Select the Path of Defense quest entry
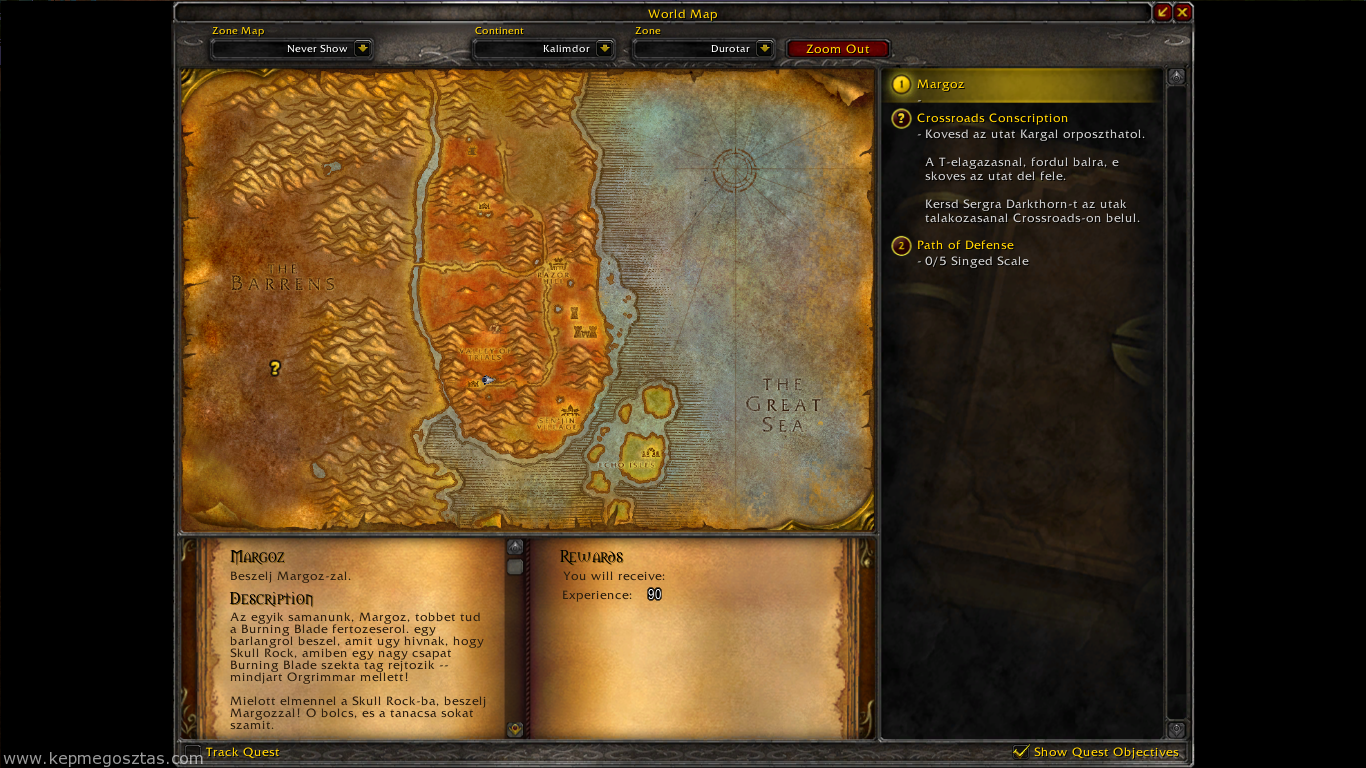Screen dimensions: 1366x768 [964, 245]
